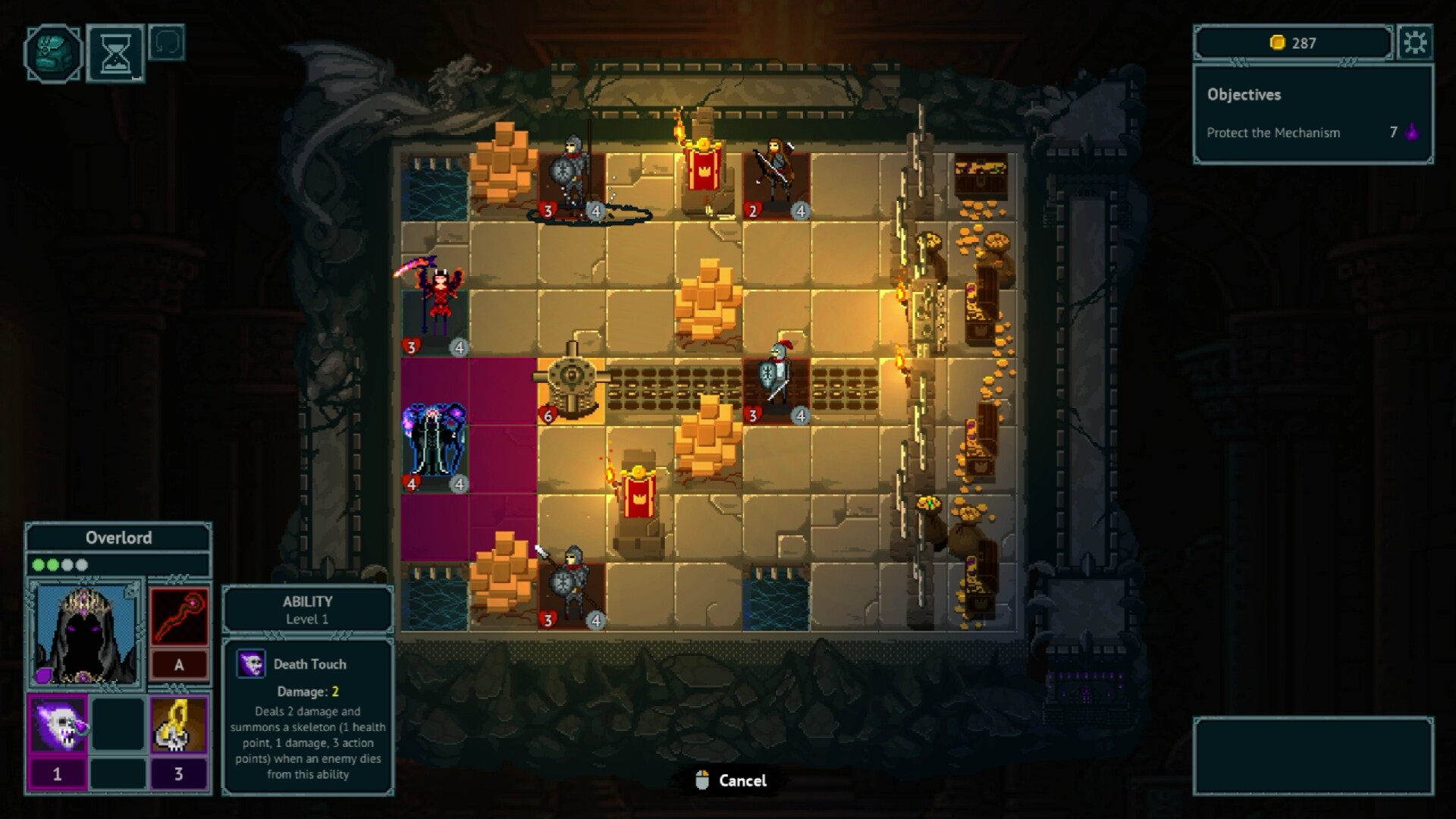Viewport: 1456px width, 819px height.
Task: Target the plumed knight on the grate
Action: tap(777, 381)
